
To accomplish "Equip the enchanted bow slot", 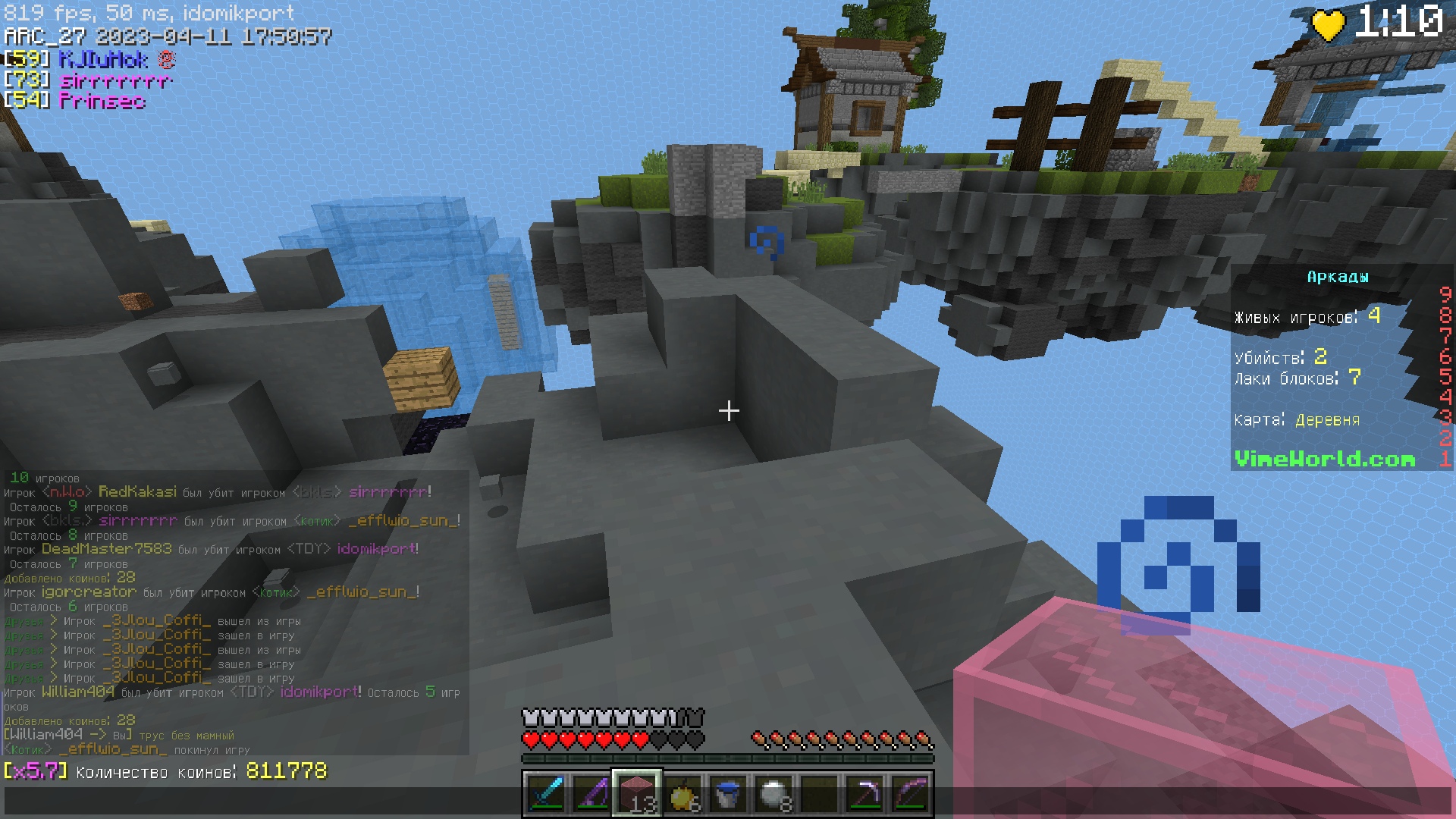I will (x=910, y=794).
